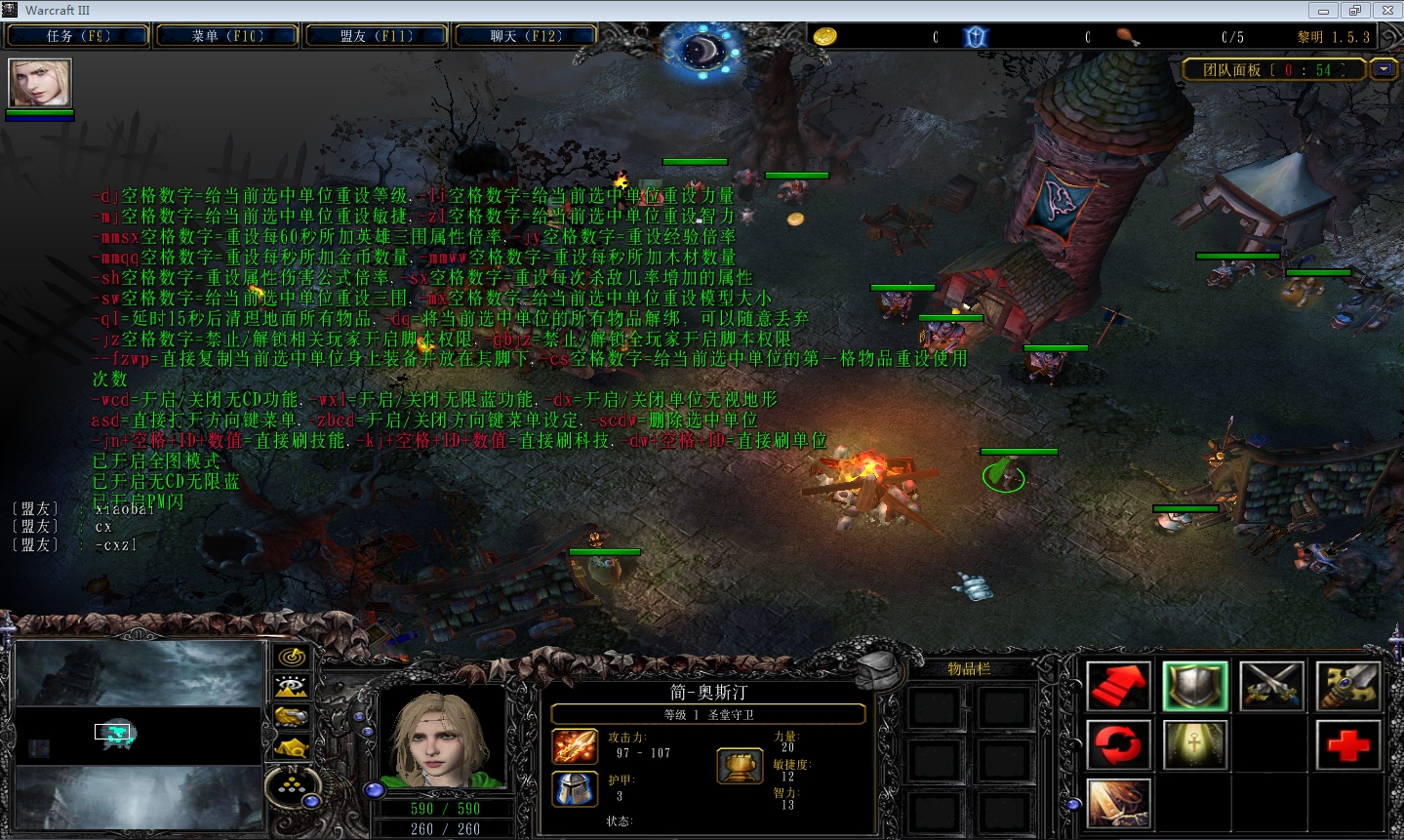Click the large hero portrait of 简-奥斯汀
Image resolution: width=1404 pixels, height=840 pixels.
(442, 738)
